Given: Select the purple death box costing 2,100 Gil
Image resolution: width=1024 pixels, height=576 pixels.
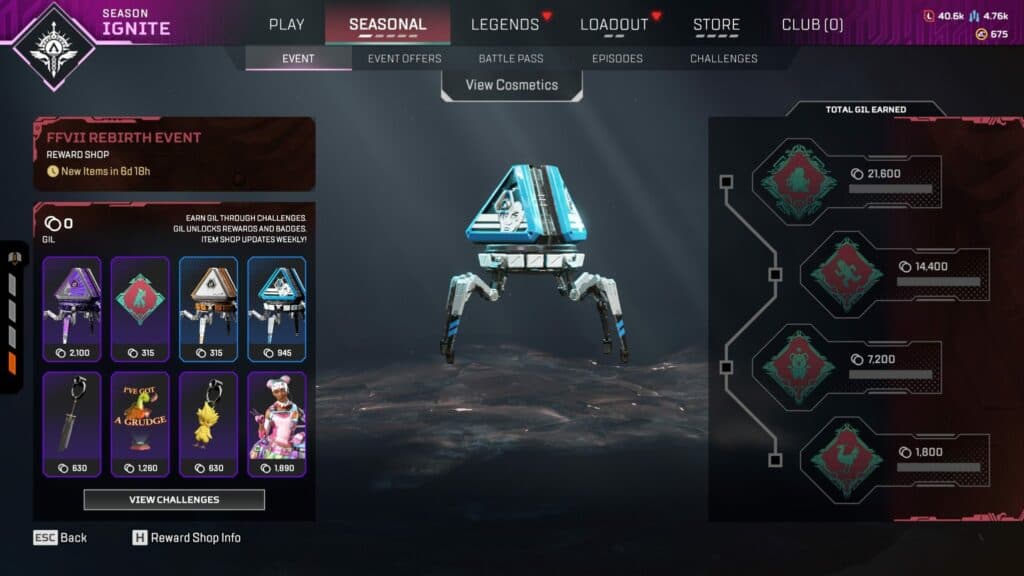Looking at the screenshot, I should [x=72, y=309].
